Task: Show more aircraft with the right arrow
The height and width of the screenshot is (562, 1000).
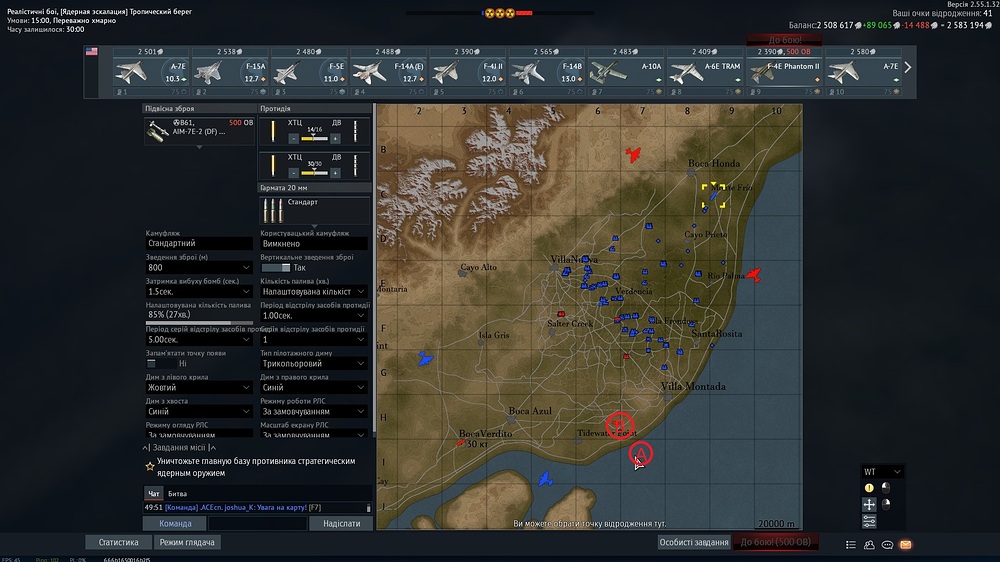Action: (x=907, y=68)
